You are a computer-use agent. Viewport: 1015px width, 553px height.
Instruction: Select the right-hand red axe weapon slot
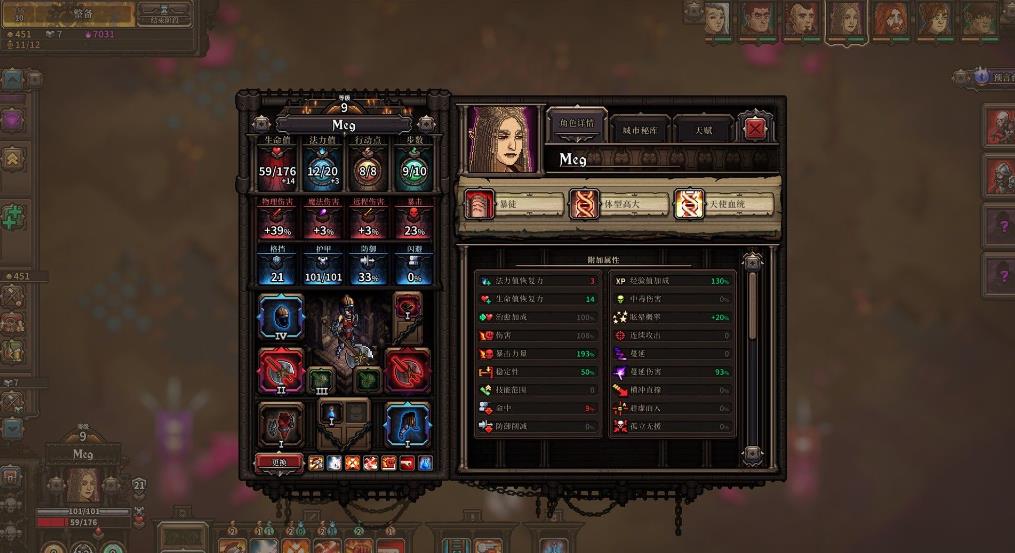(407, 370)
